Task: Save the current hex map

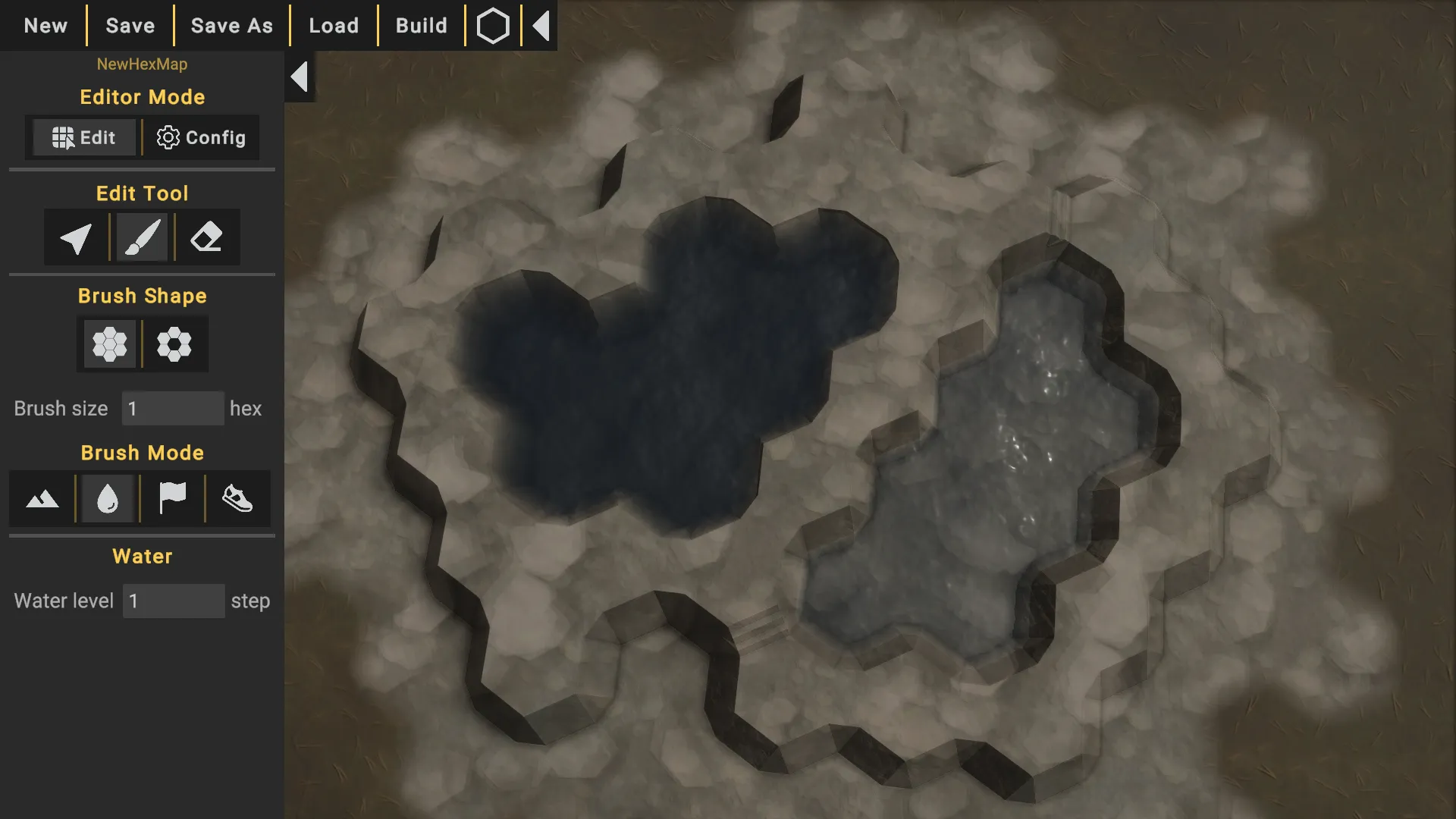Action: 130,26
